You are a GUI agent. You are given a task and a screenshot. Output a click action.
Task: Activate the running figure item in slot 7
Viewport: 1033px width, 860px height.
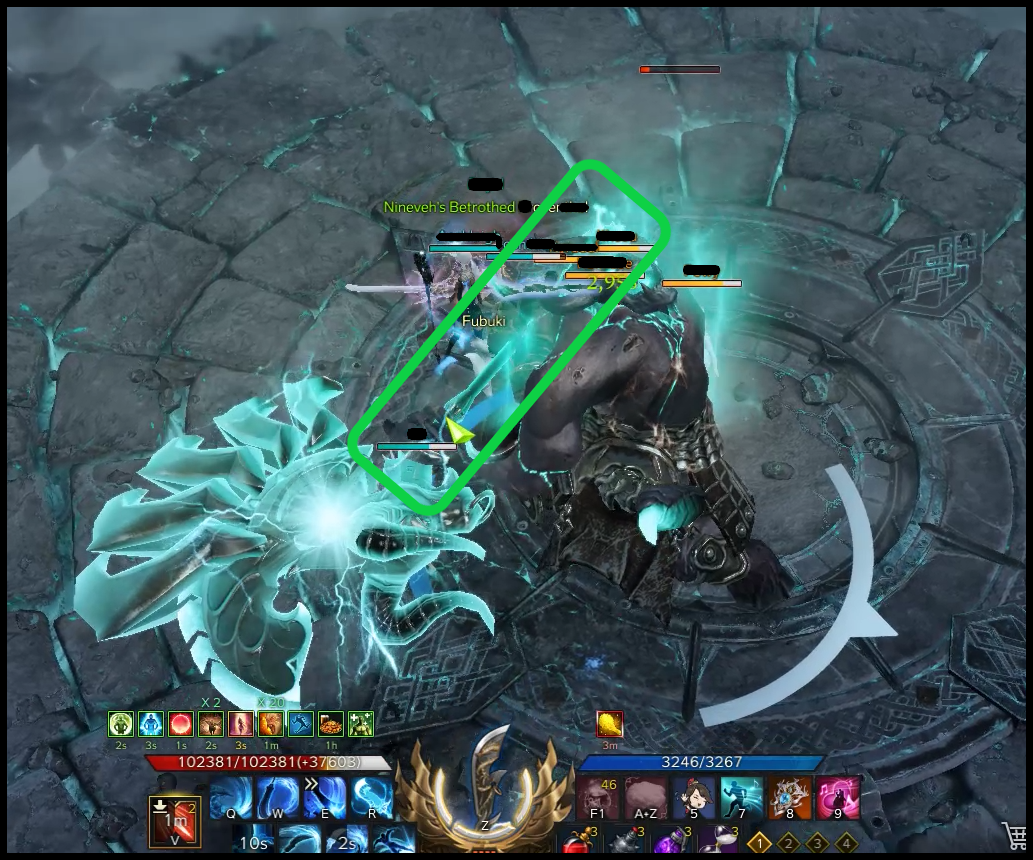tap(741, 798)
